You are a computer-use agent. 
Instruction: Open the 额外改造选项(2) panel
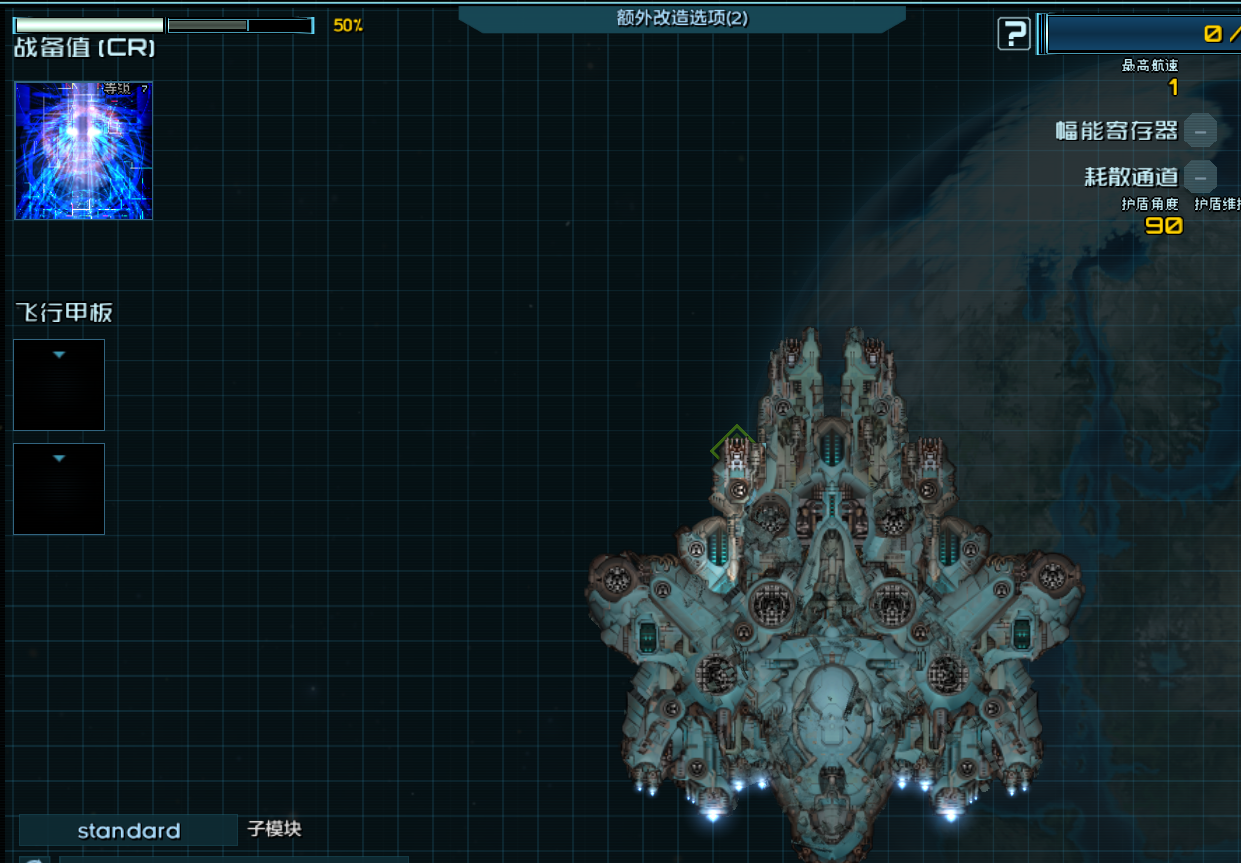coord(682,18)
